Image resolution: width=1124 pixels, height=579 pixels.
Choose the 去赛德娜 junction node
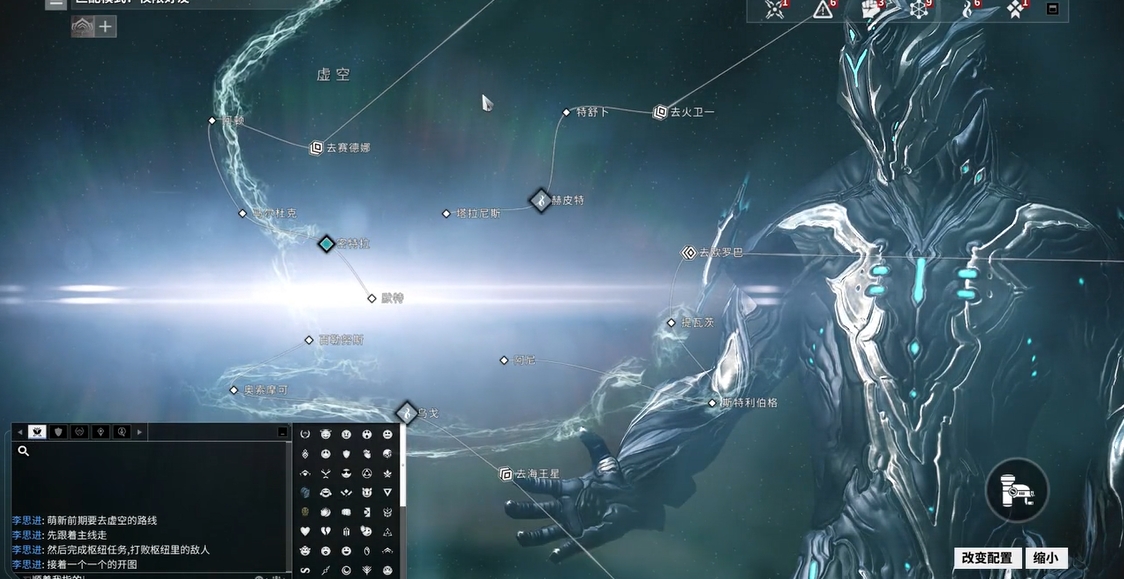tap(317, 147)
